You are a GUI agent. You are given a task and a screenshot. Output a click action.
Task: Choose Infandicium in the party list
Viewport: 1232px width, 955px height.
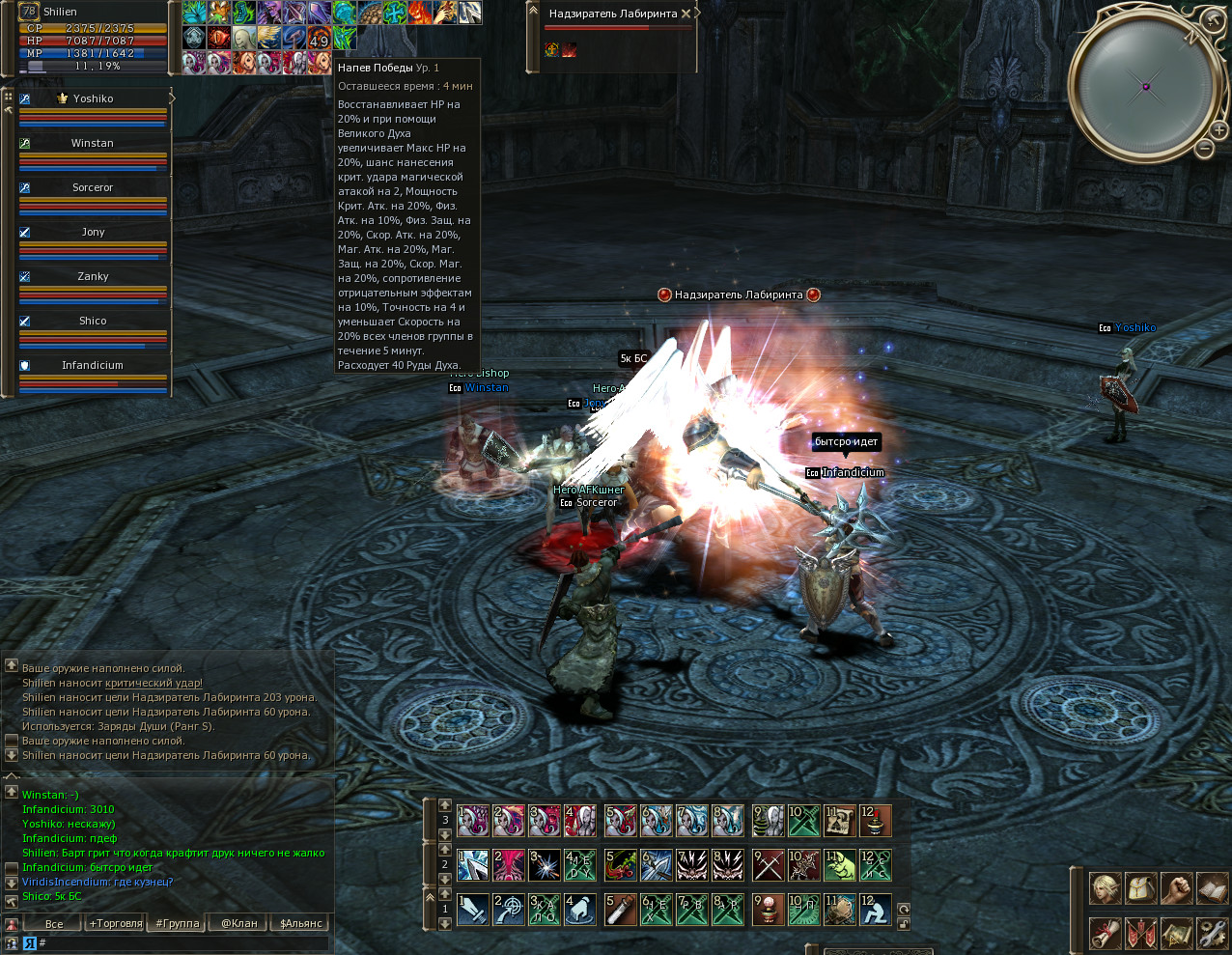point(93,365)
